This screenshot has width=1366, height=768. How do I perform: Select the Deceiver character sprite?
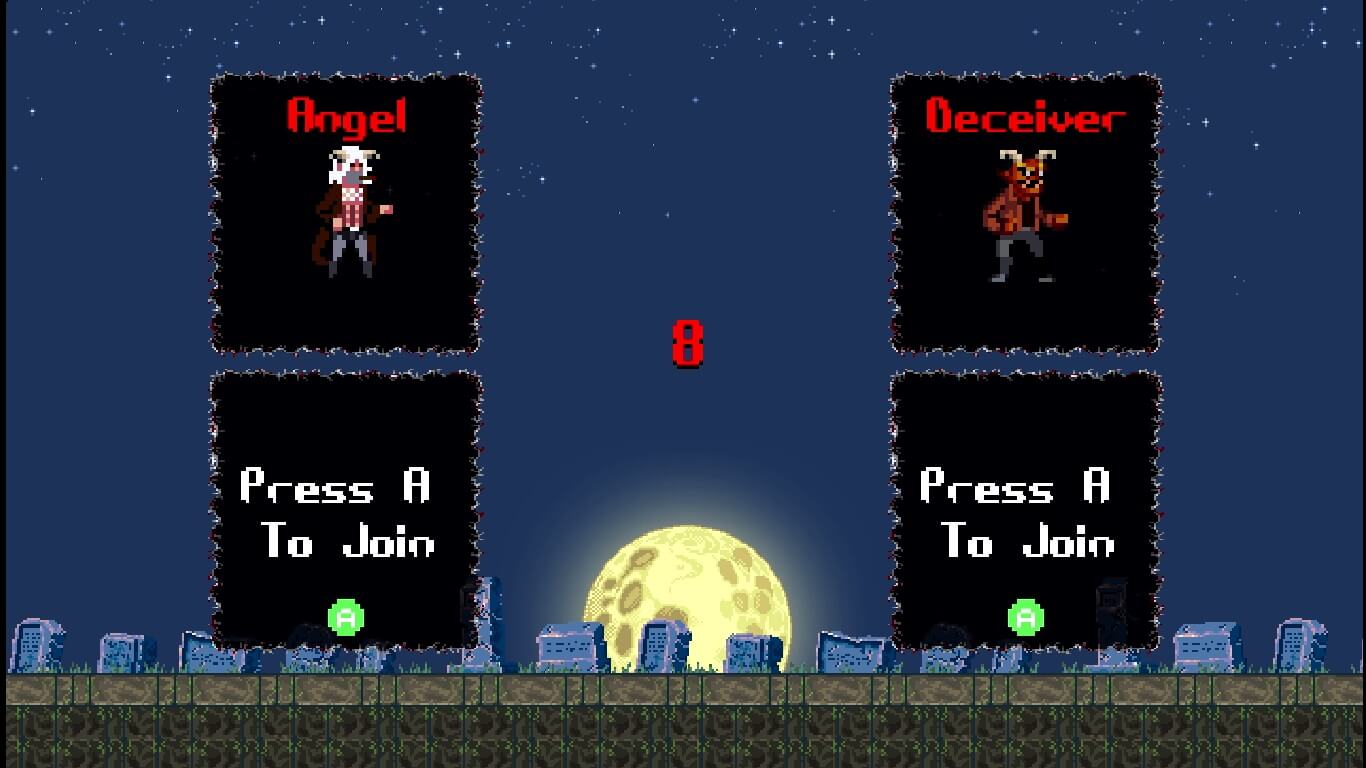point(1025,215)
